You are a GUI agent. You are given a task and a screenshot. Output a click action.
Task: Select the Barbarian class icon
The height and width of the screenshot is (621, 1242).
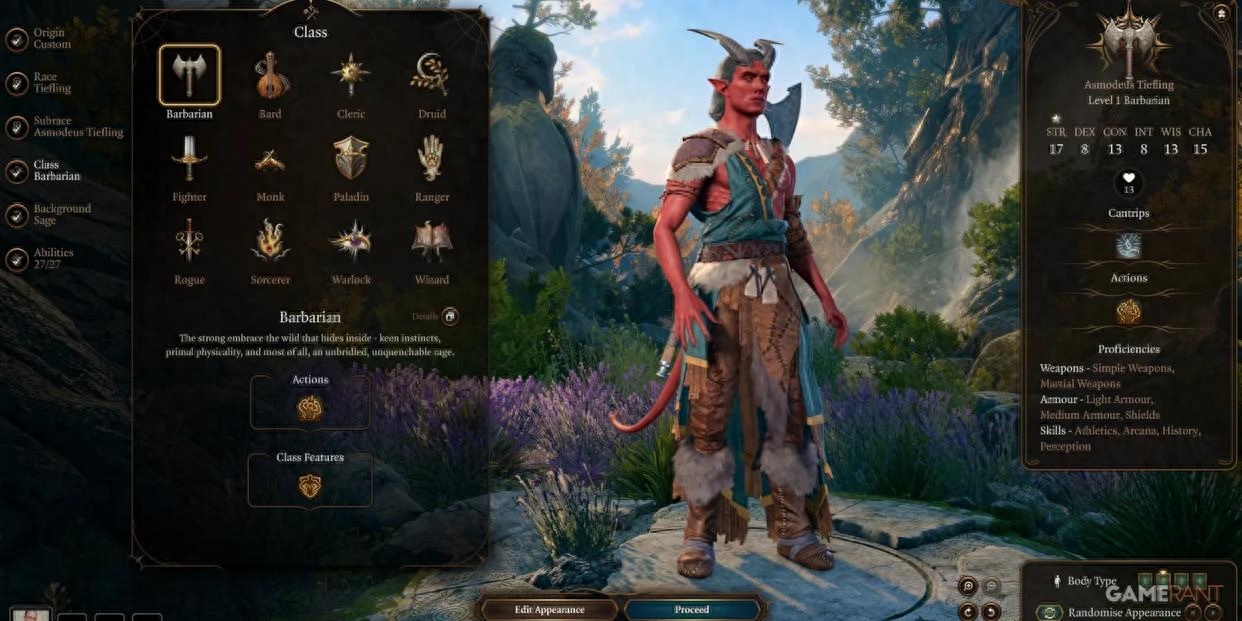click(x=189, y=76)
